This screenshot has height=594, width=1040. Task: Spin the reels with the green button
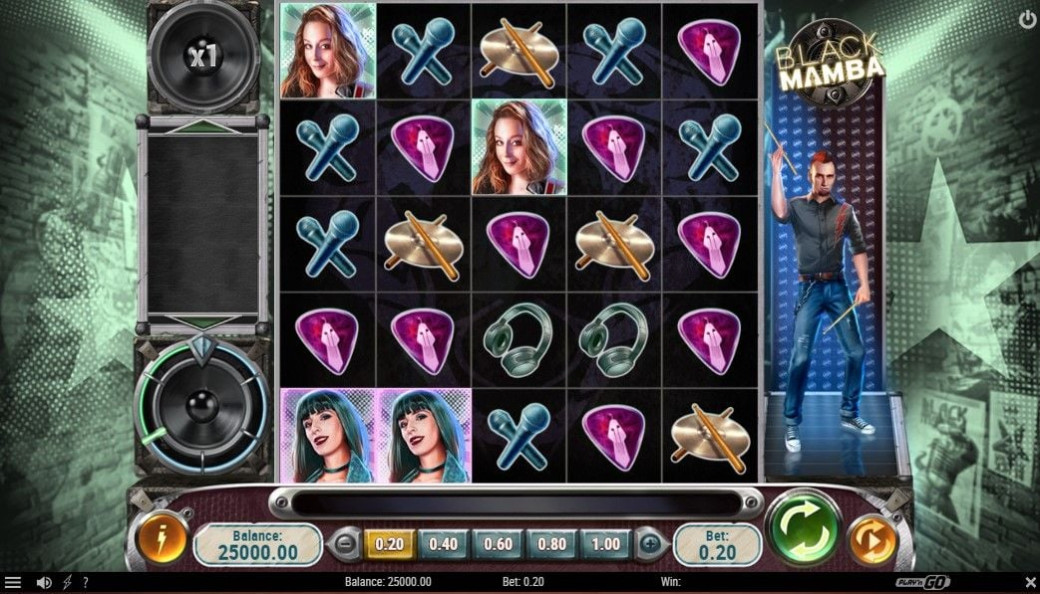[804, 529]
